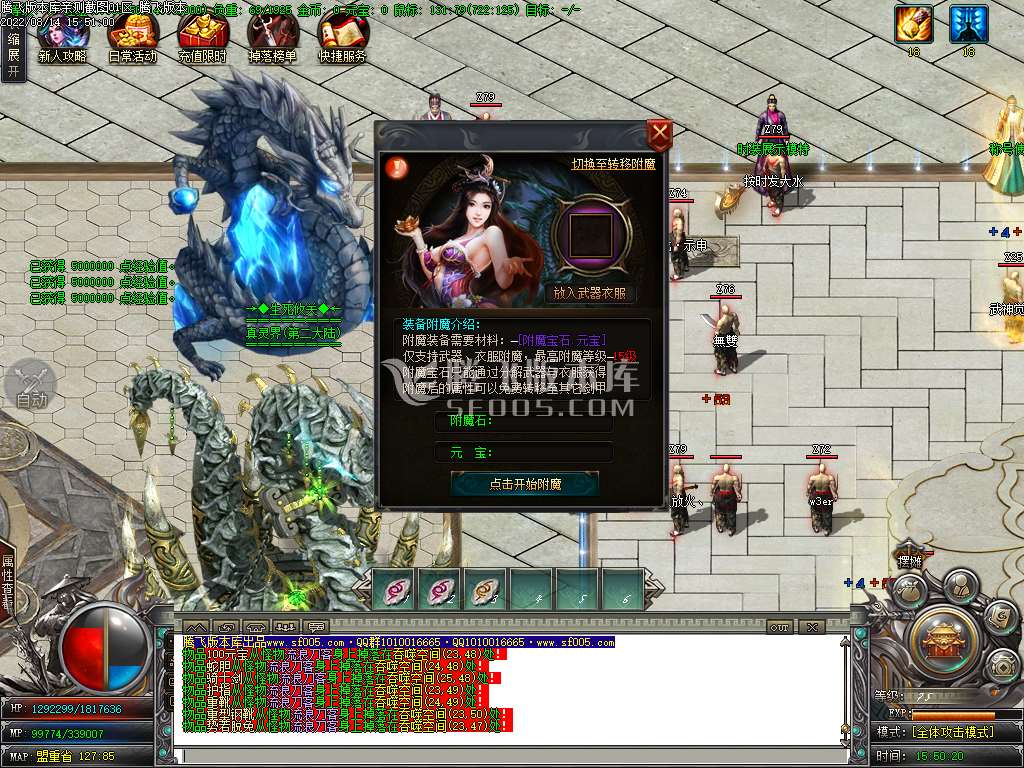Open the 属性查看 attributes side tab
Screen dimensions: 1024x768
coord(8,582)
